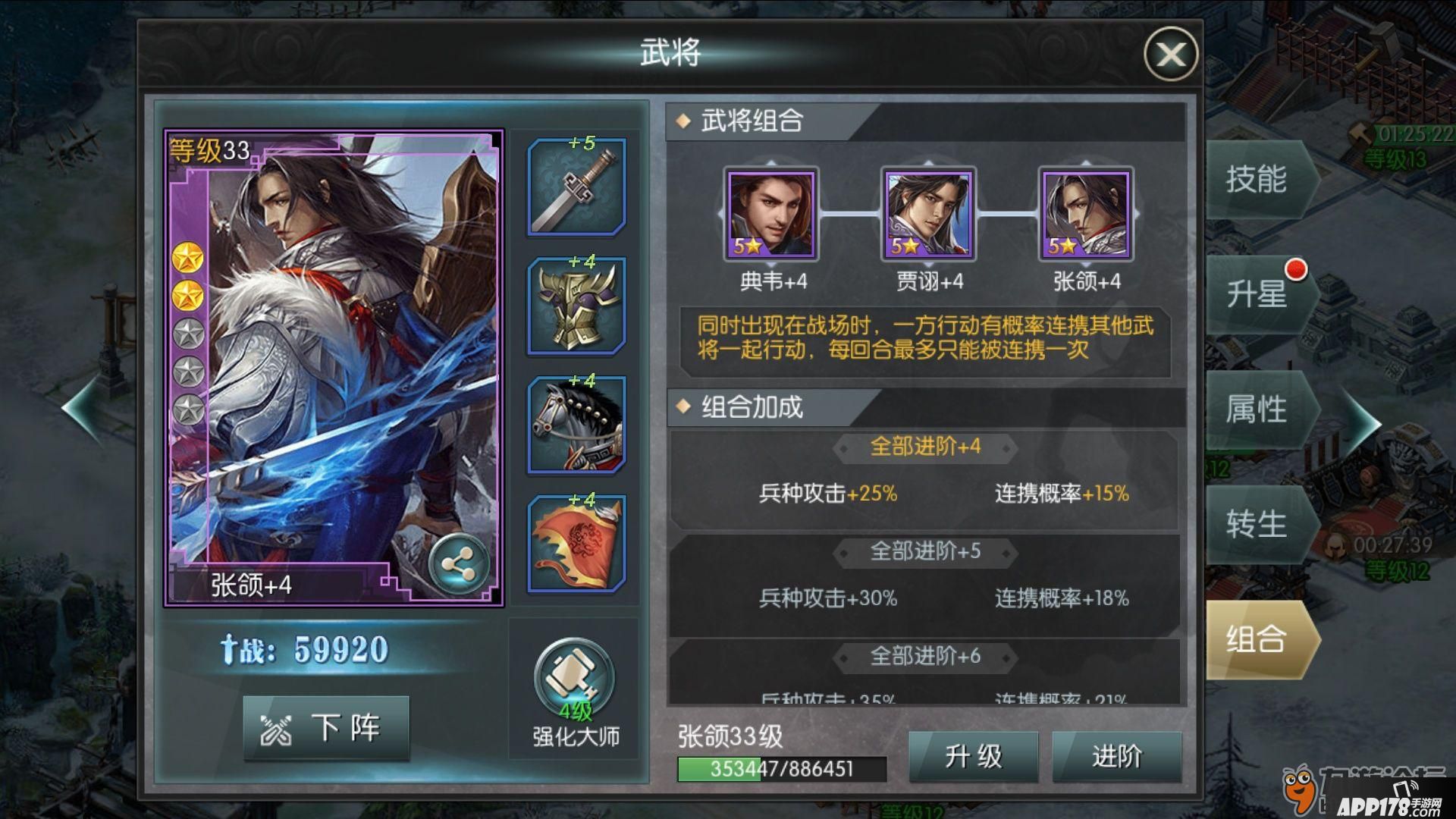Share the 张颌 general card
This screenshot has width=1456, height=819.
point(458,564)
